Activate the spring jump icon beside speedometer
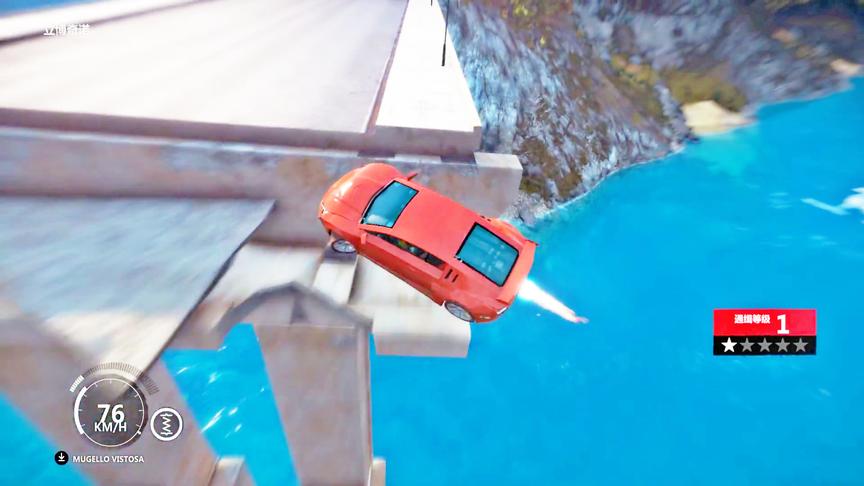This screenshot has width=864, height=486. point(166,424)
